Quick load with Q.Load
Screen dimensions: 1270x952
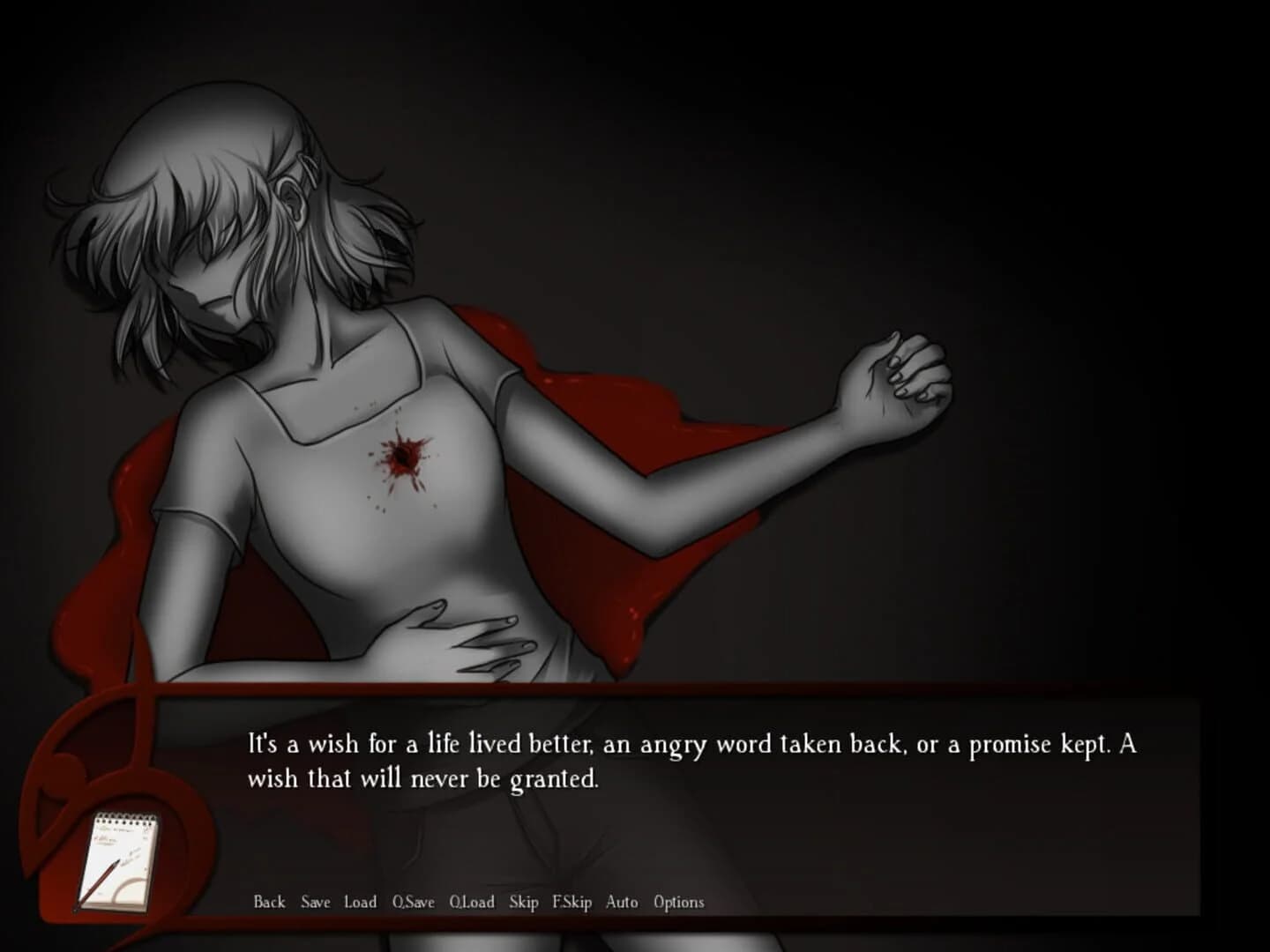472,903
